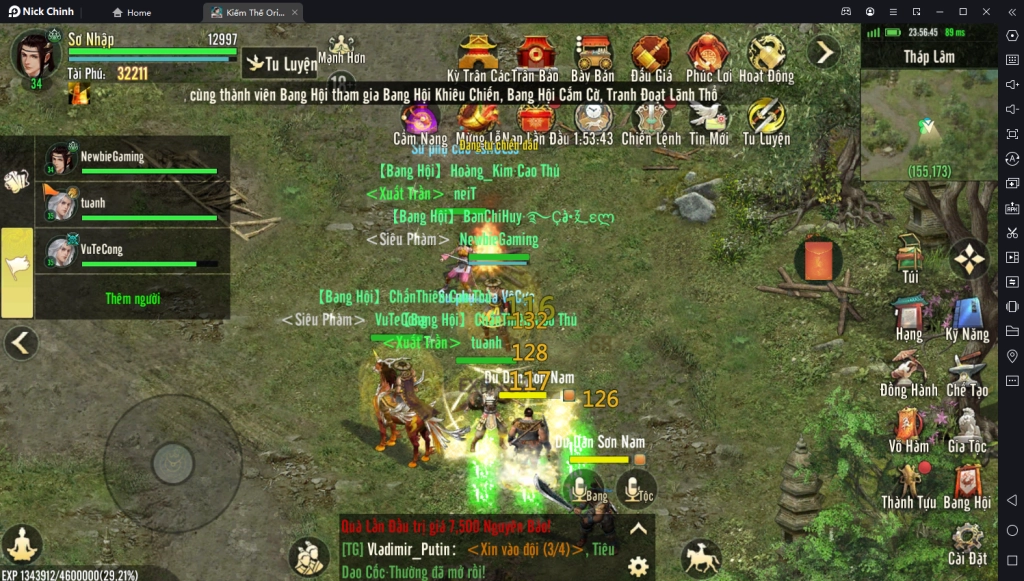Image resolution: width=1024 pixels, height=581 pixels.
Task: Start meditation with the sitting figure icon
Action: [21, 545]
